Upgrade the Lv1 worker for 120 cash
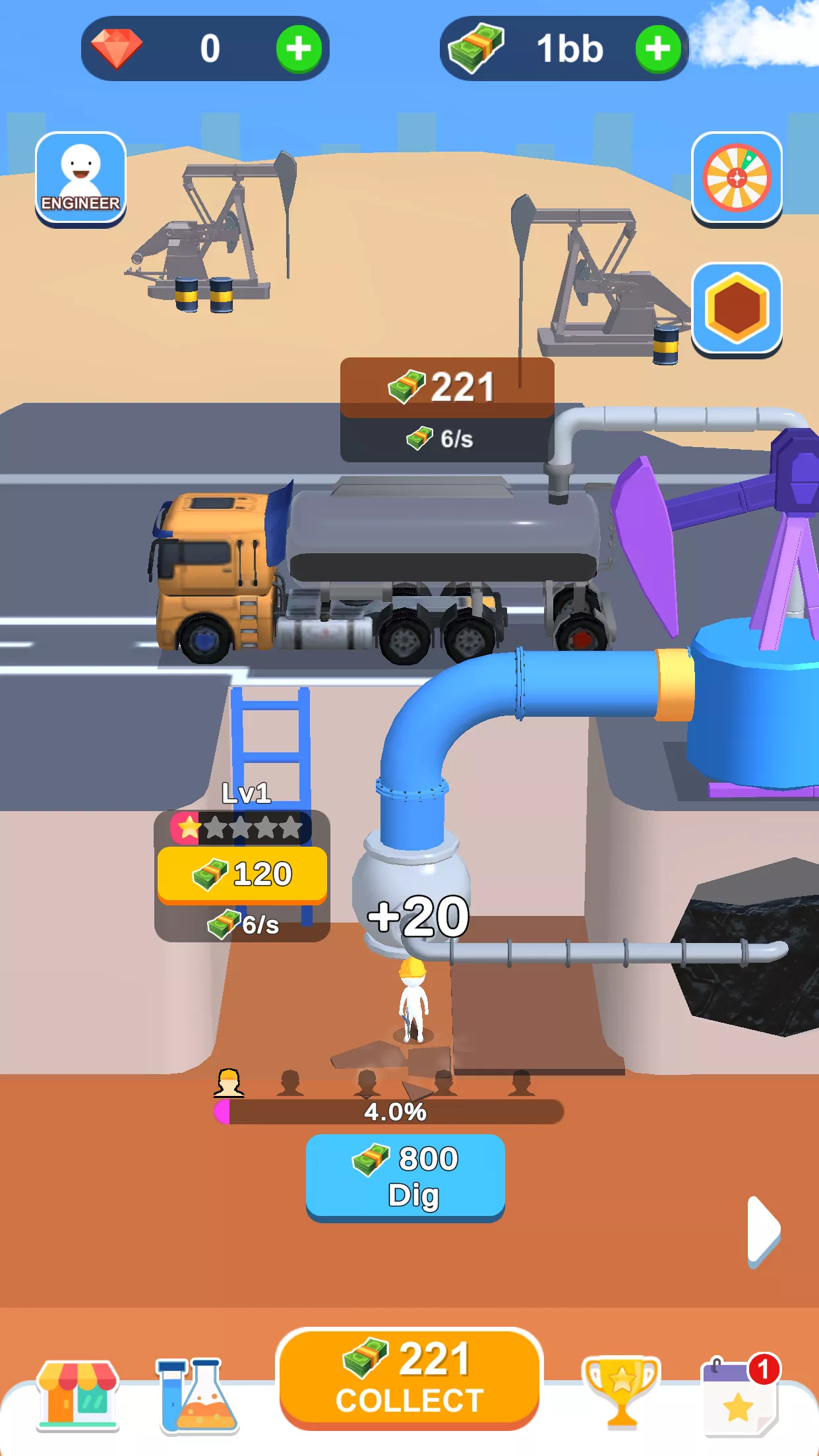 coord(242,874)
